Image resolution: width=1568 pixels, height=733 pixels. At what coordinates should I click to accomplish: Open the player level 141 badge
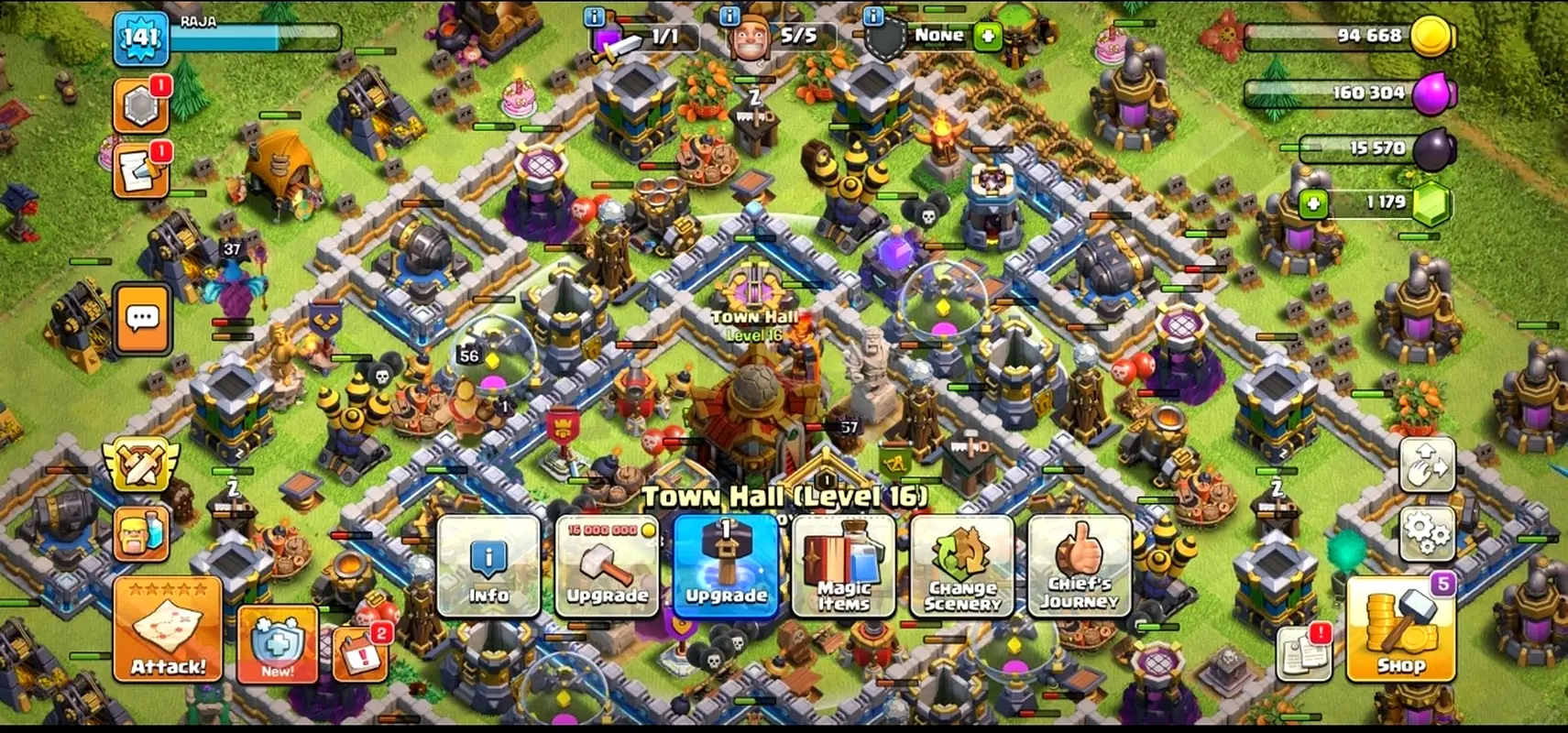pos(140,38)
